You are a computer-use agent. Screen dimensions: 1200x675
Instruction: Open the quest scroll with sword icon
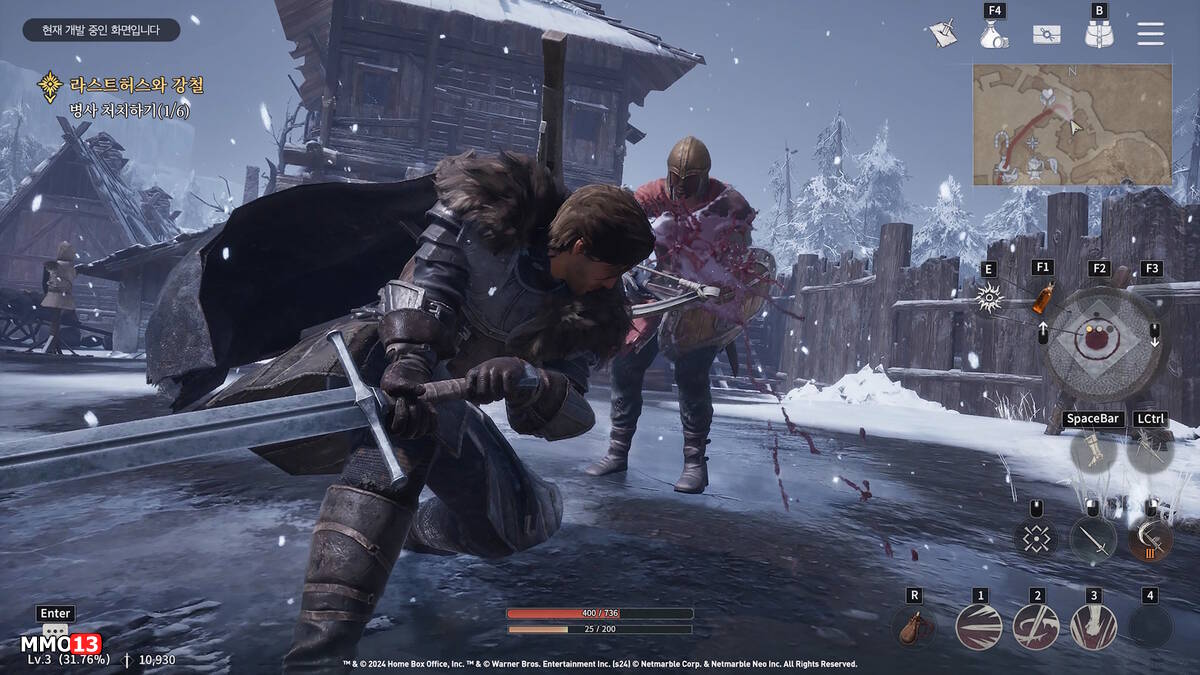click(941, 33)
